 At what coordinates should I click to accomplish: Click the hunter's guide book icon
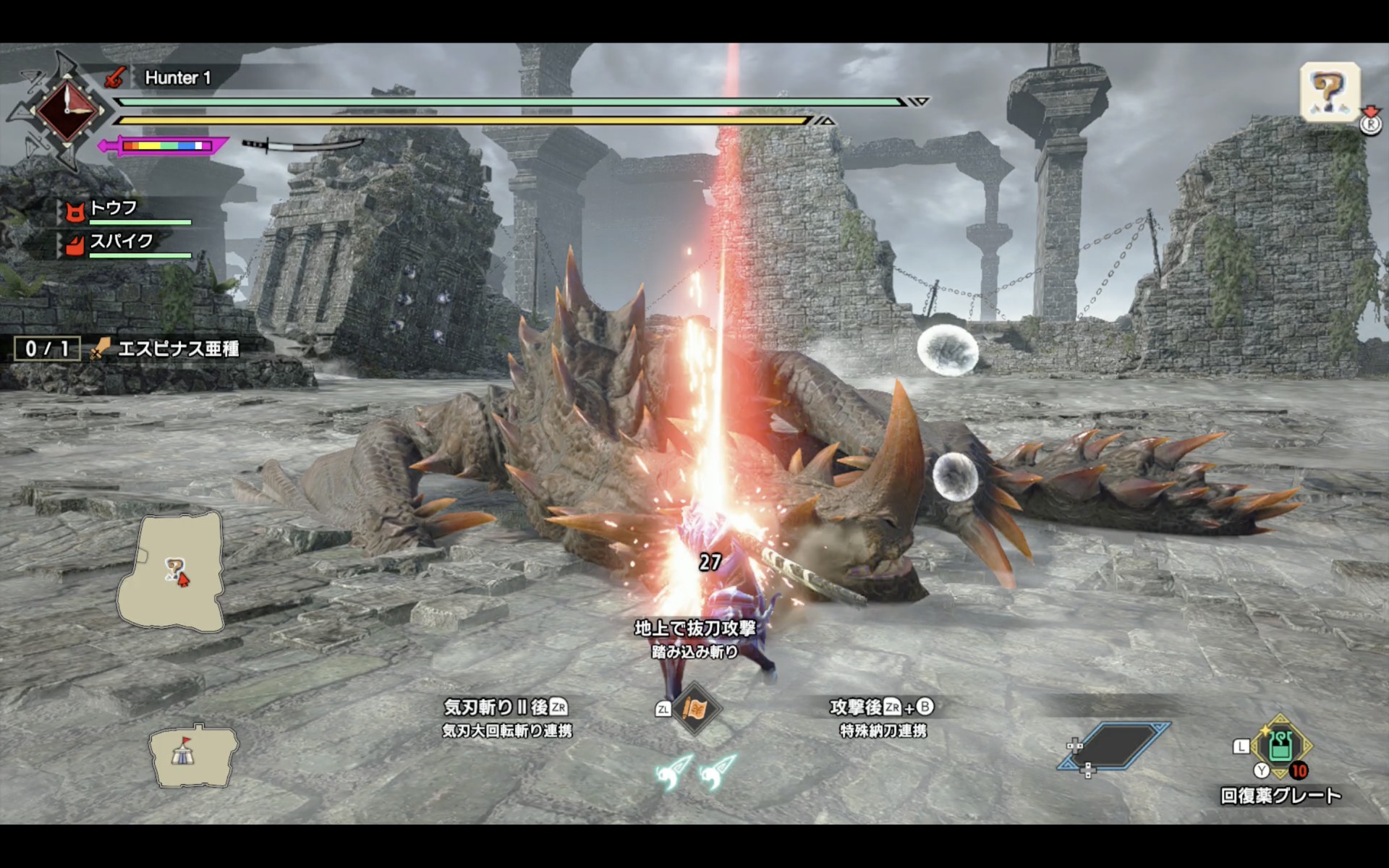(x=695, y=708)
